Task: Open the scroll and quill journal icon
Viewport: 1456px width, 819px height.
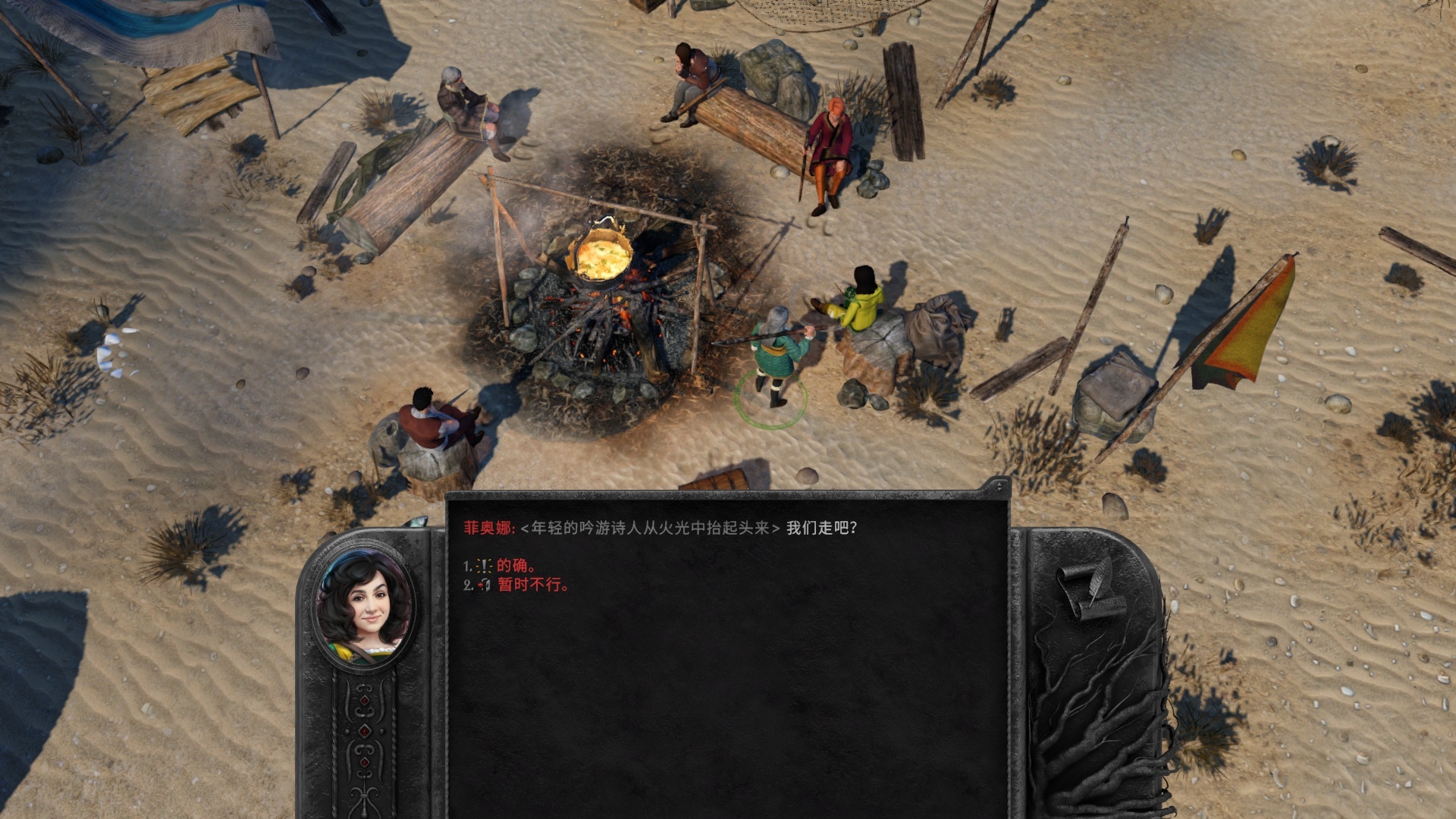Action: click(x=1091, y=589)
